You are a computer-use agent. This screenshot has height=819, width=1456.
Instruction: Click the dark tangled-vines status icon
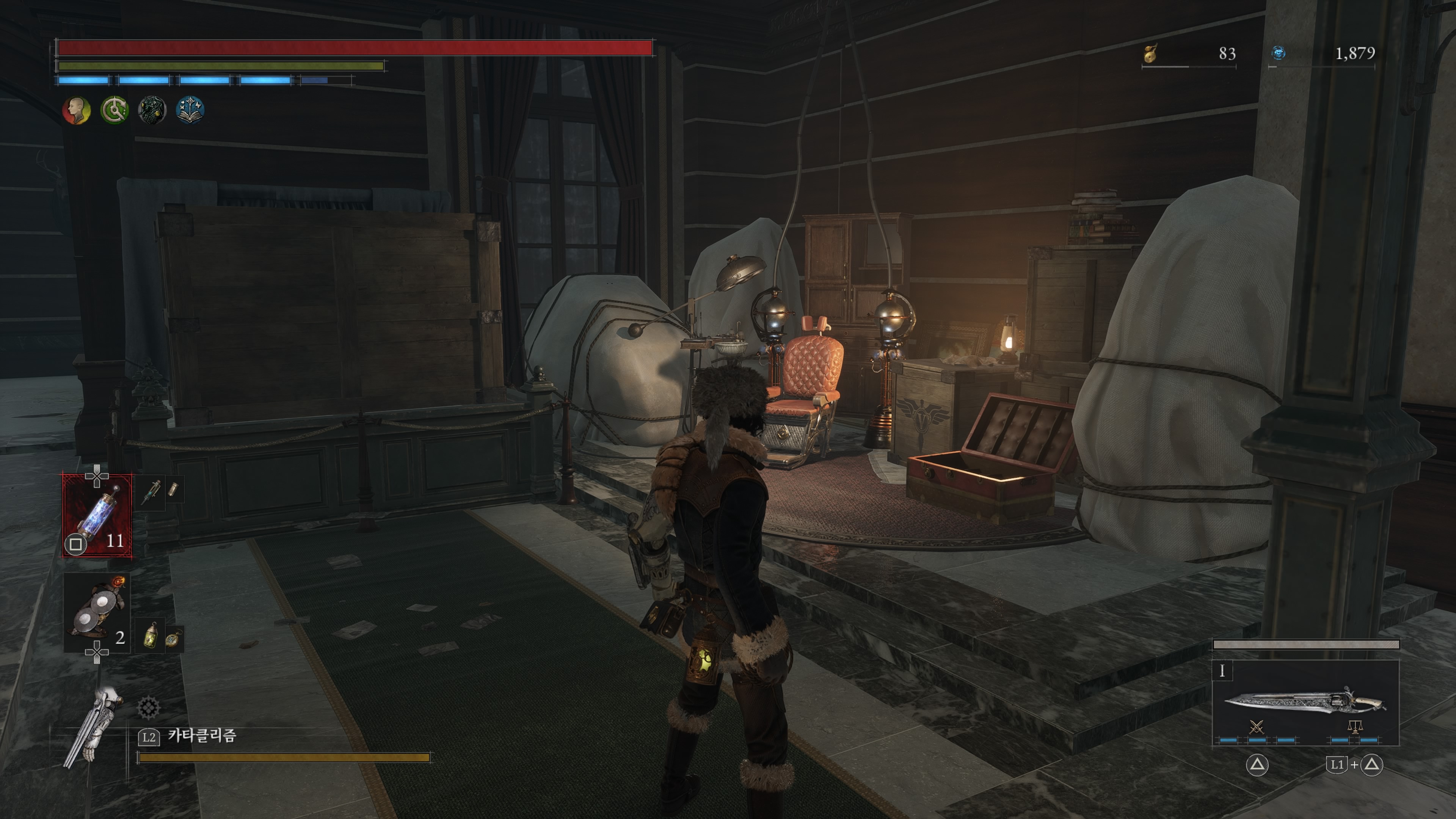(152, 110)
